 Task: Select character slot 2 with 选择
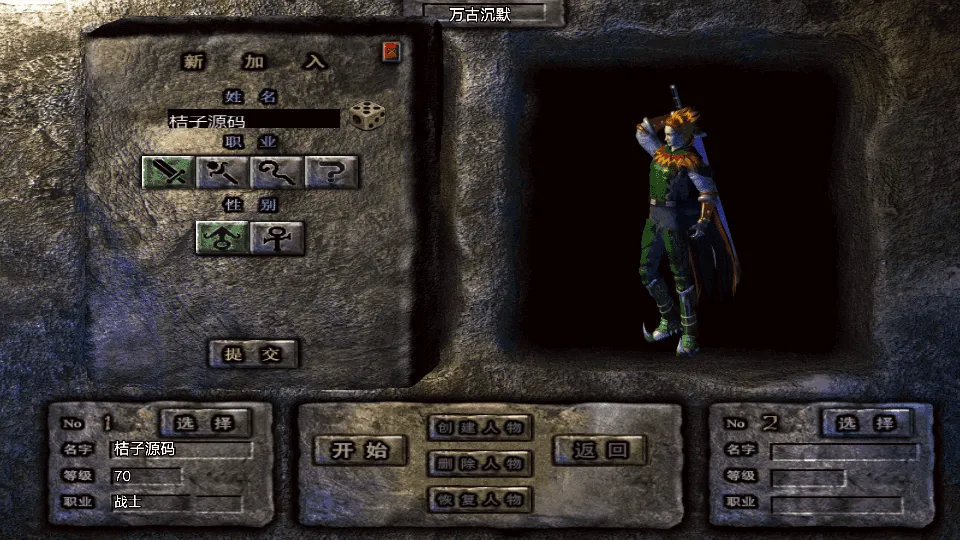pyautogui.click(x=866, y=423)
